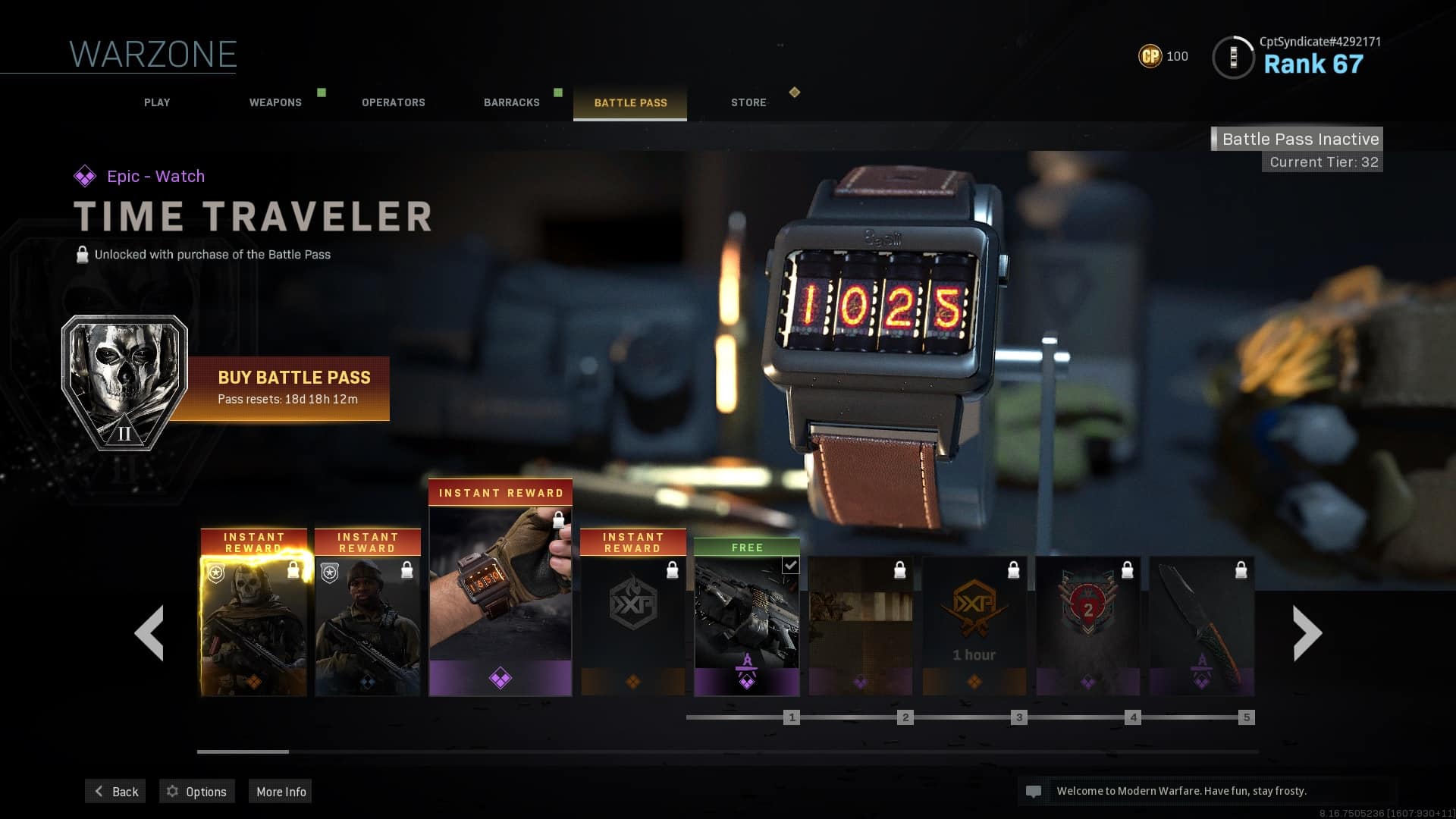Open the Weapons tab
Viewport: 1456px width, 819px height.
point(275,102)
